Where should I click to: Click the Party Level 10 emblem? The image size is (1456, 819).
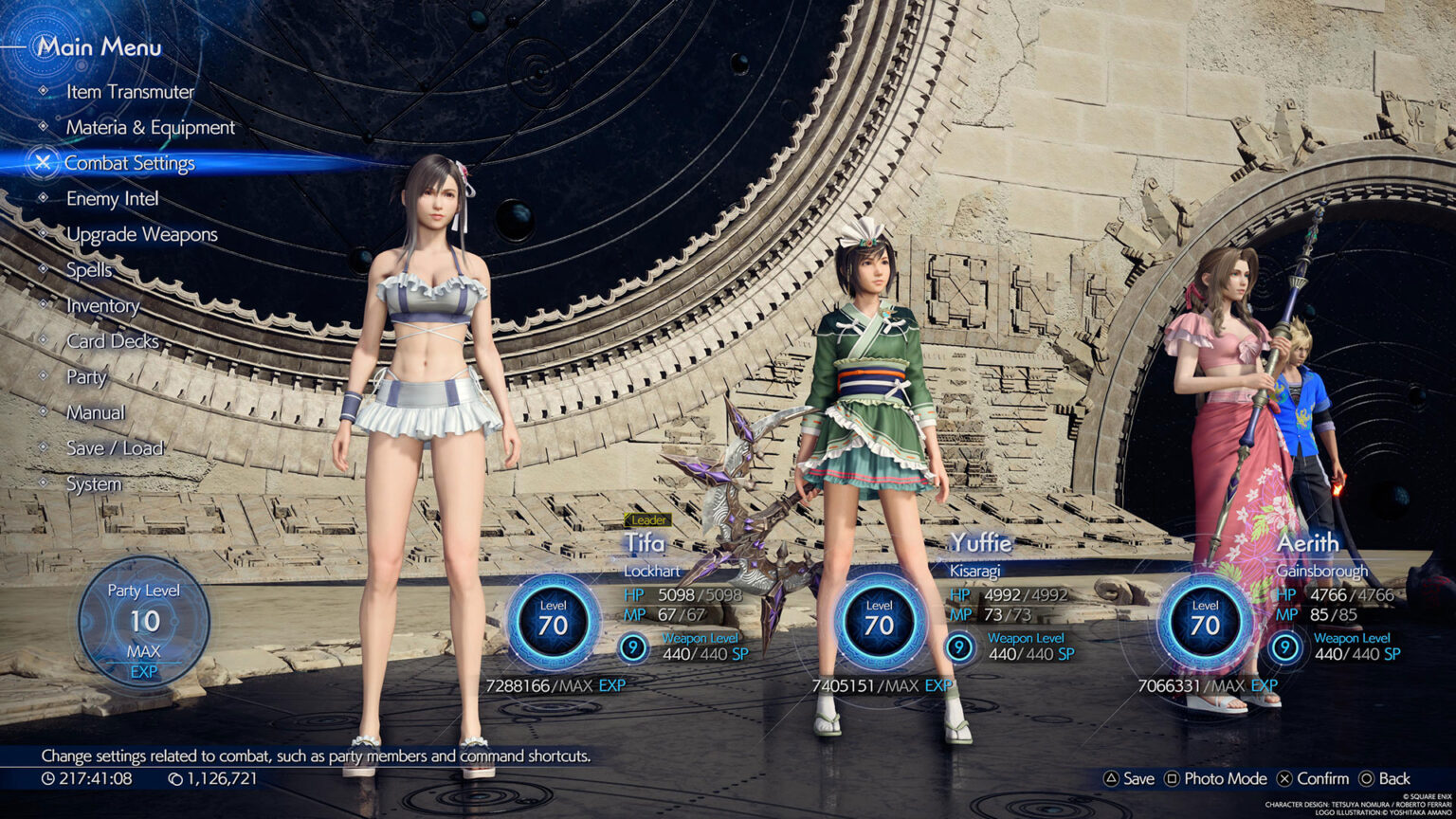click(x=144, y=621)
